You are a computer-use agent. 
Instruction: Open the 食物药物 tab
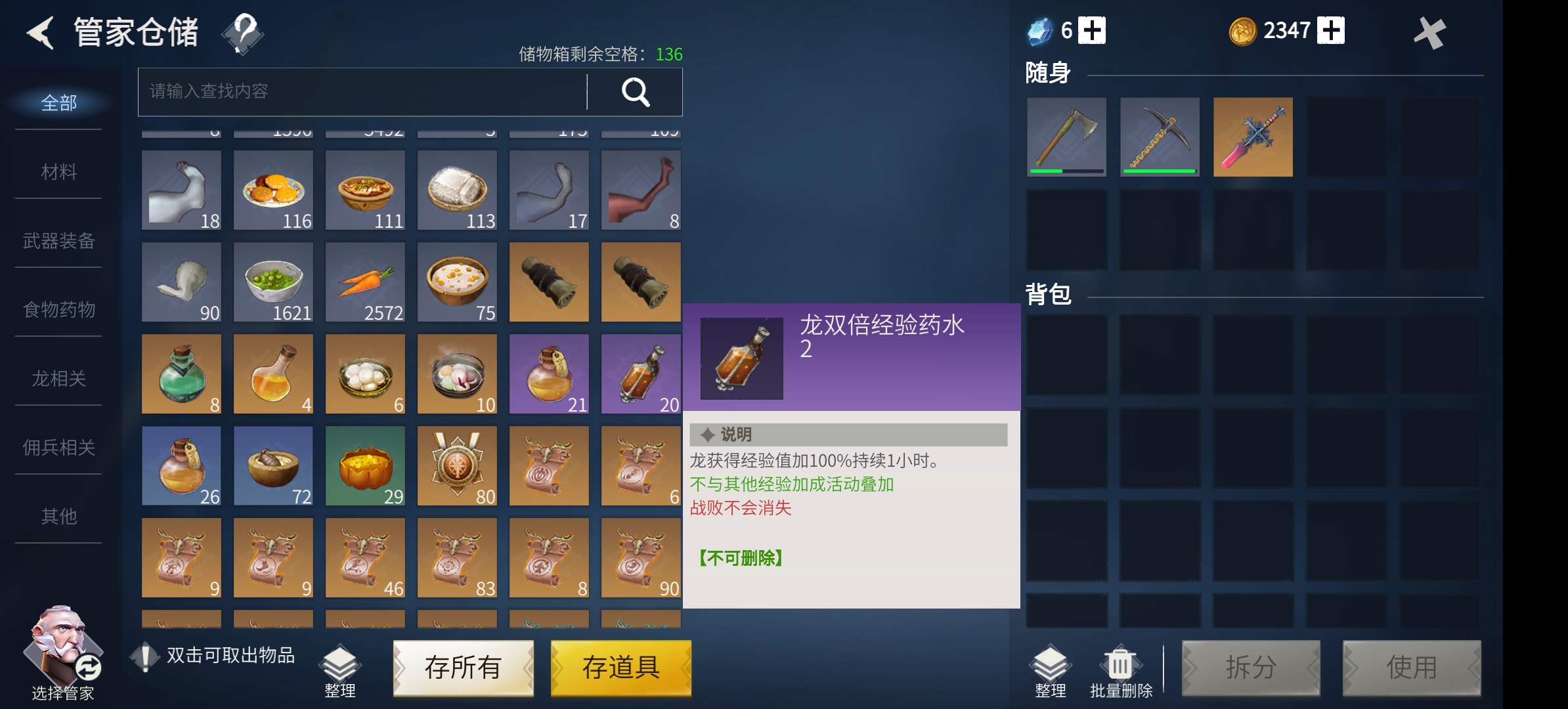(x=59, y=309)
